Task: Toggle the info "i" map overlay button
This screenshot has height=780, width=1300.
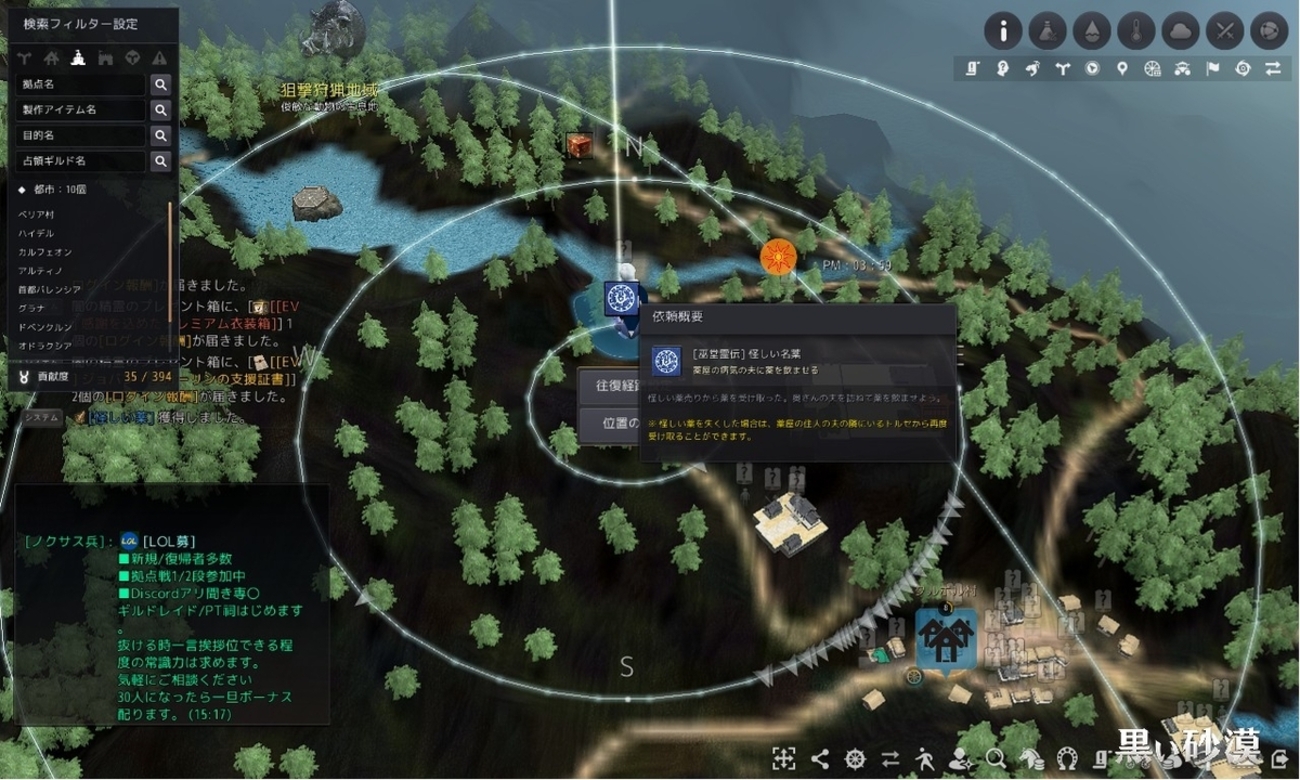Action: point(1003,31)
